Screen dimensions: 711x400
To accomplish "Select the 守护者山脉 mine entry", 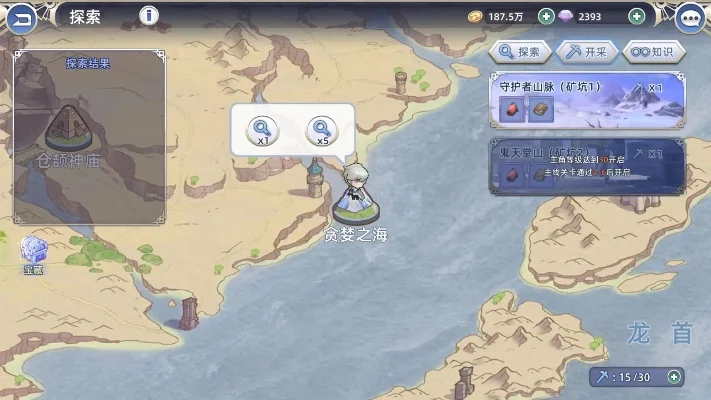I will [x=587, y=100].
